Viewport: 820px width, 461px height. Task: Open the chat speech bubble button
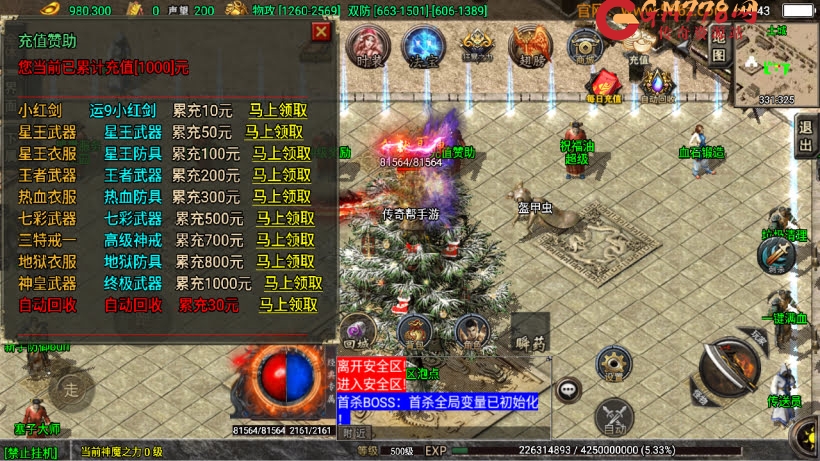[x=570, y=389]
